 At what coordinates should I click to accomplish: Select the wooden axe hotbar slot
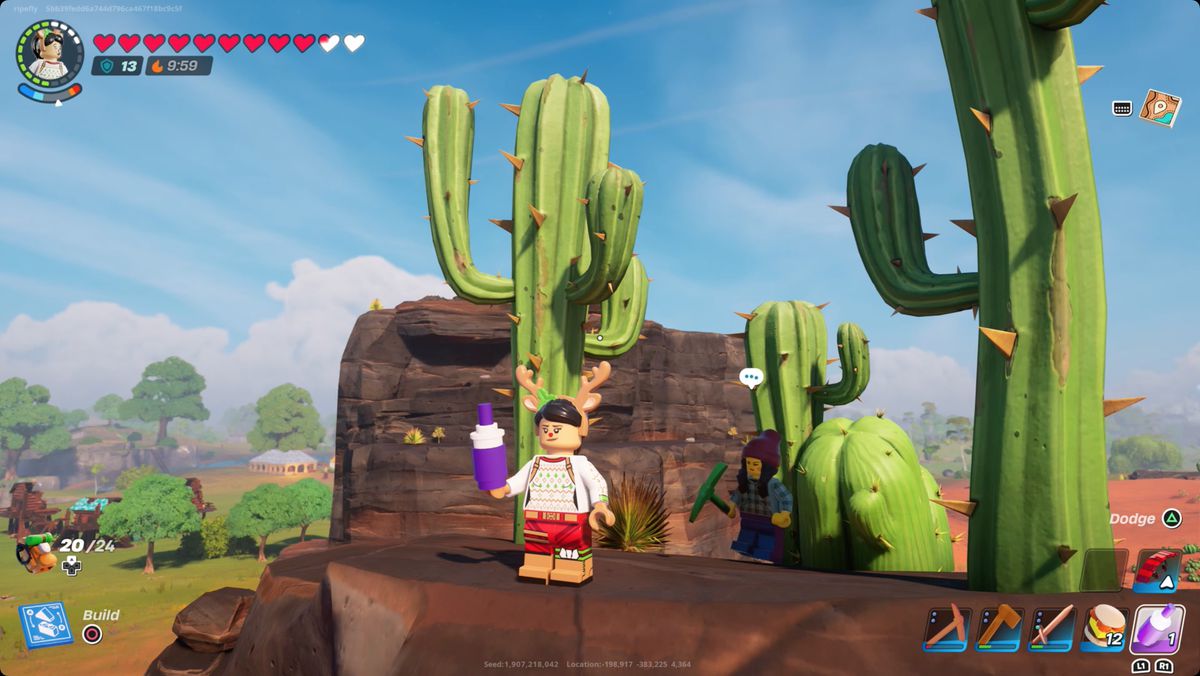coord(999,628)
